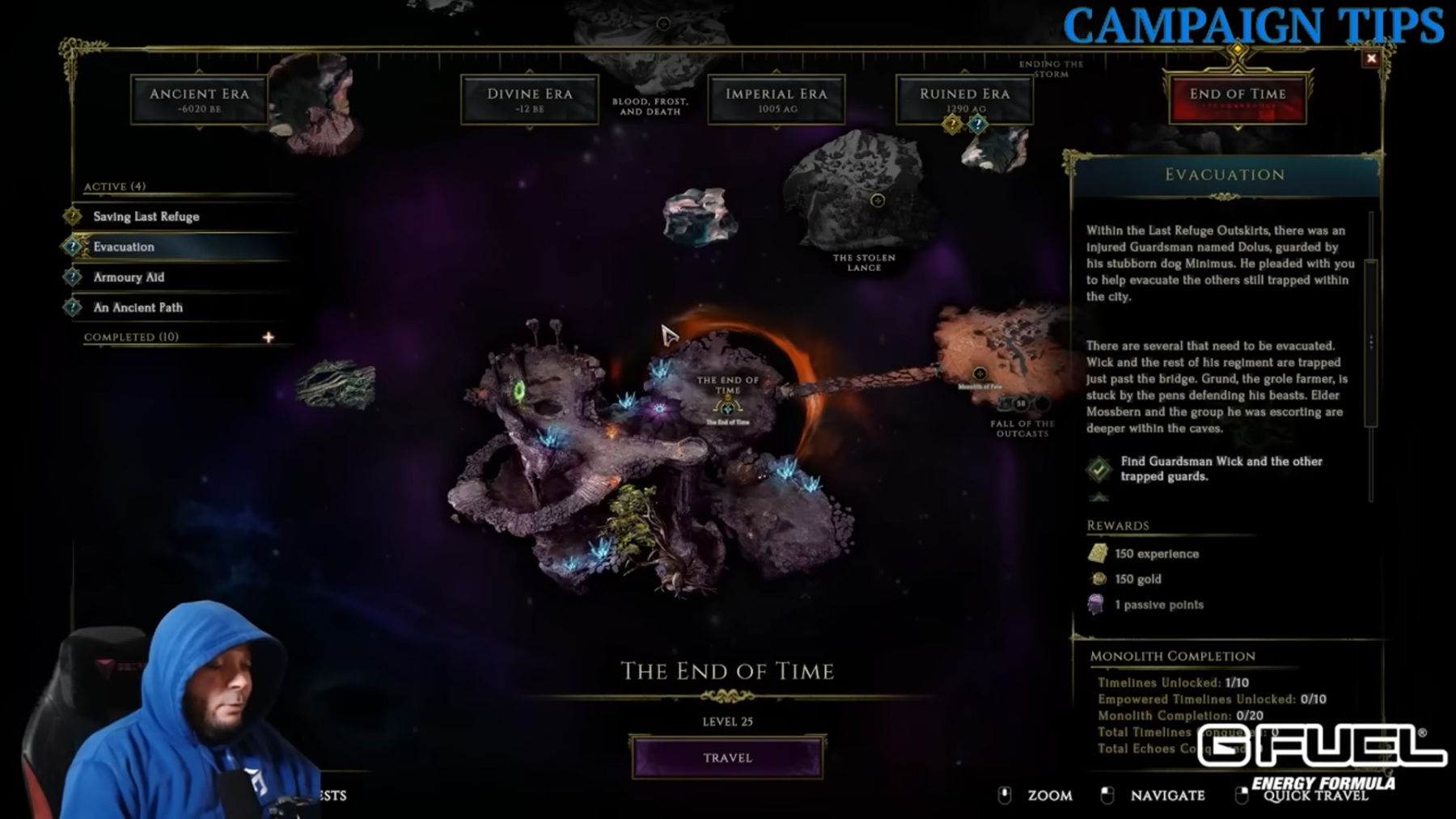Select the Saving Last Refuge quest
Screen dimensions: 1456x819
146,217
